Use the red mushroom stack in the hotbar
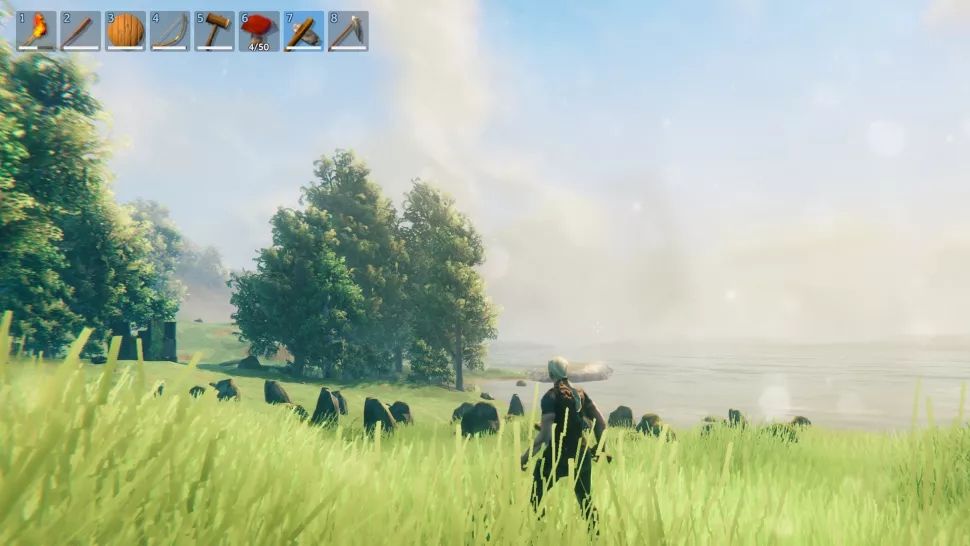Image resolution: width=970 pixels, height=546 pixels. 259,31
